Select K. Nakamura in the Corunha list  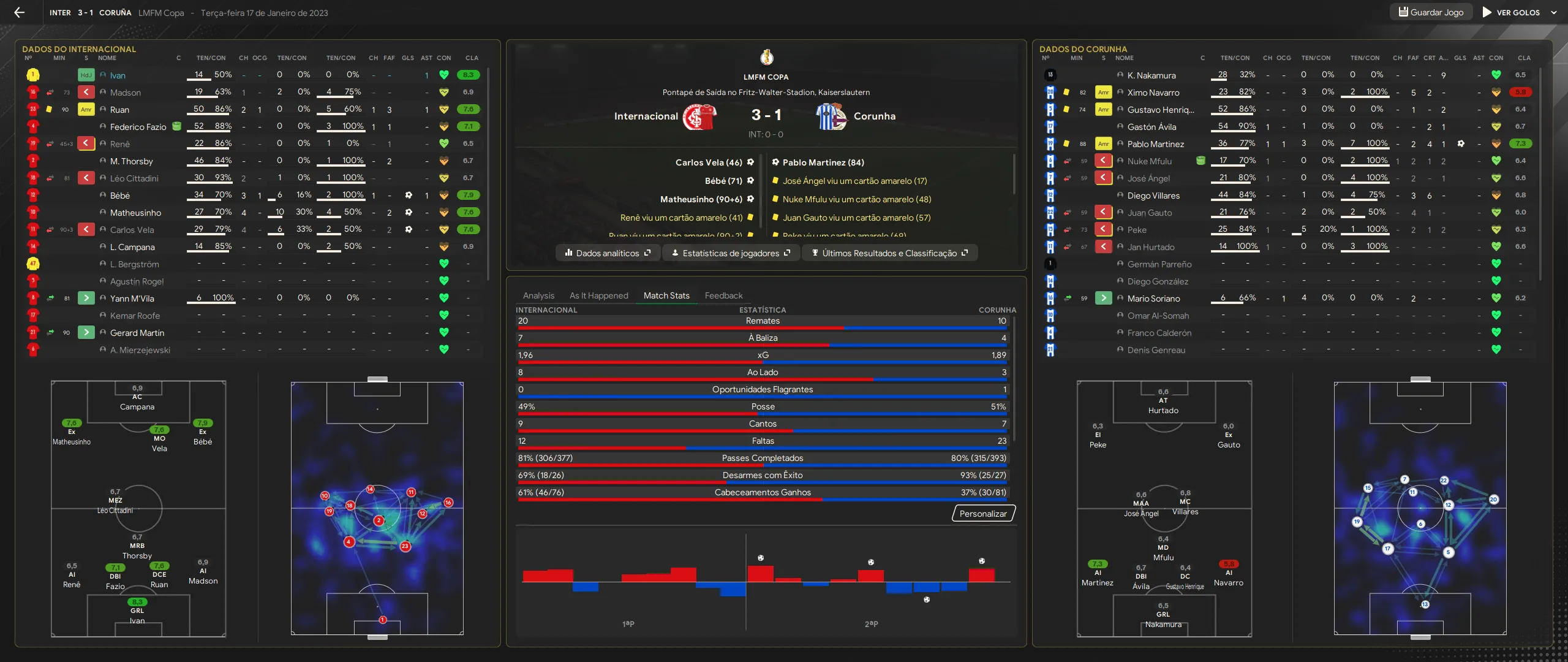(x=1151, y=75)
